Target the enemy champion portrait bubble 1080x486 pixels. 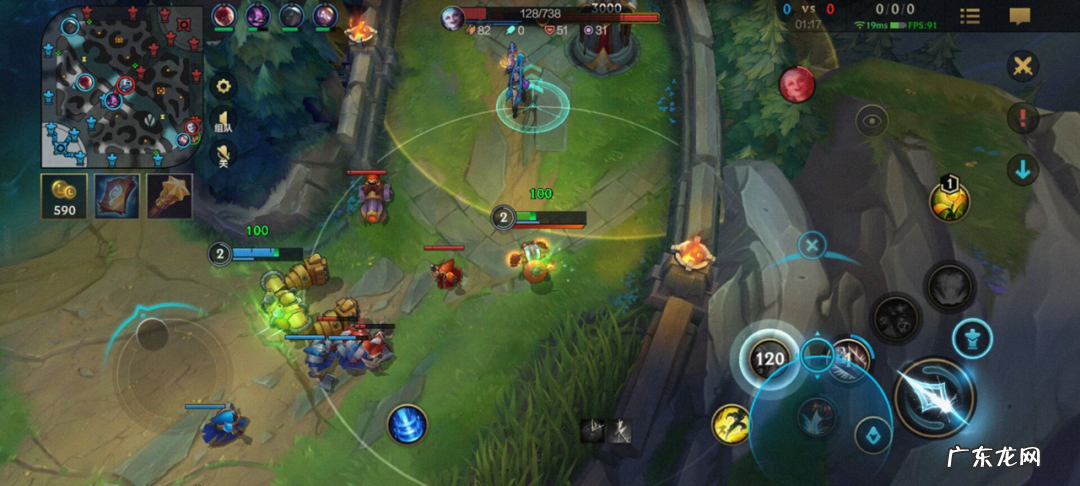(797, 84)
